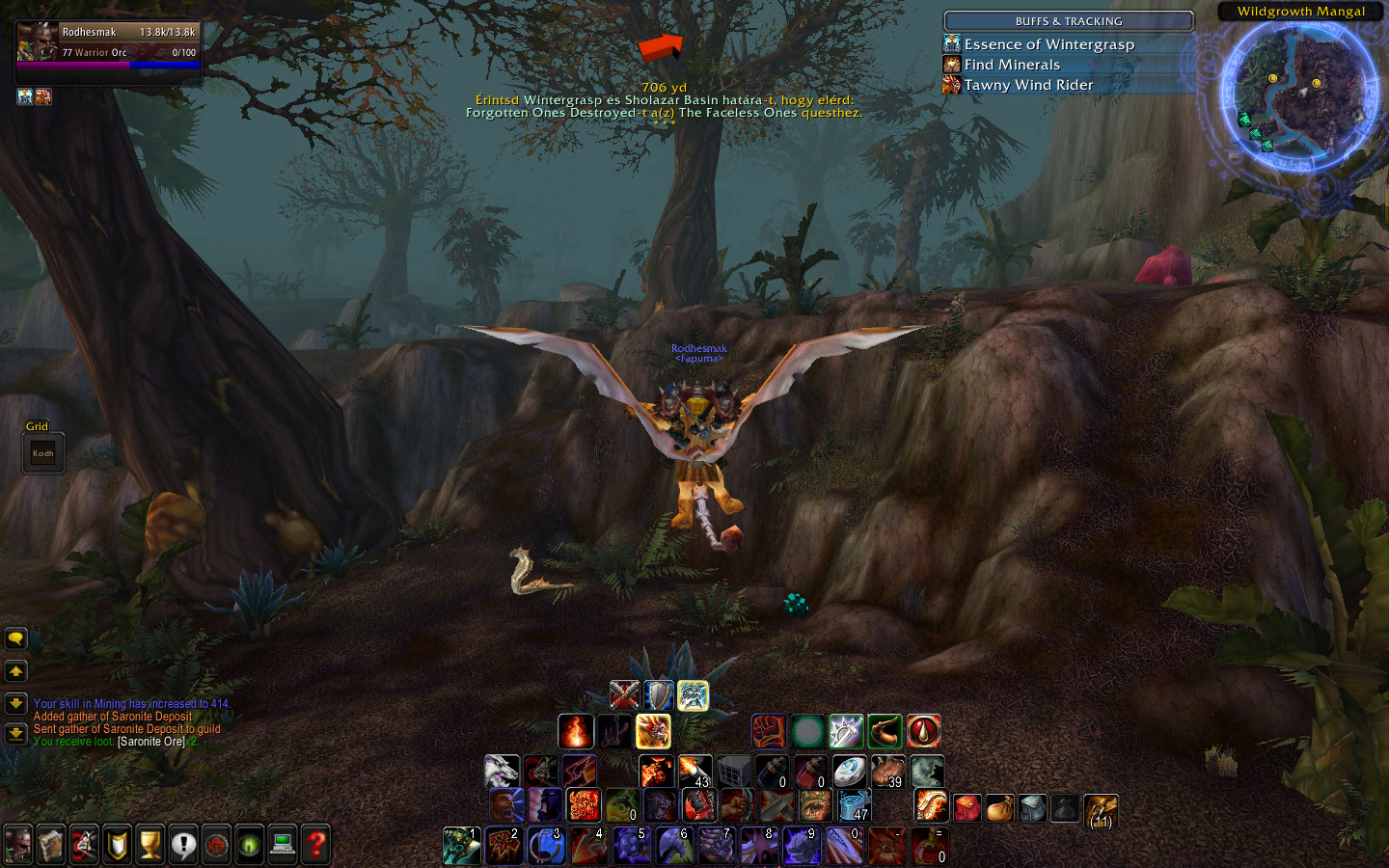Open the quest log exclamation bubble button
1389x868 pixels.
(x=183, y=845)
